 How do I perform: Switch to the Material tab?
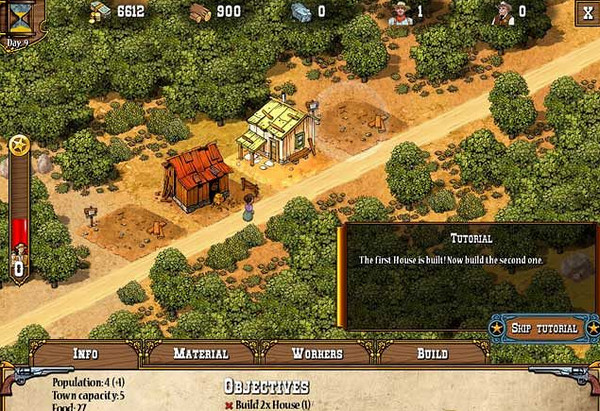[x=201, y=353]
